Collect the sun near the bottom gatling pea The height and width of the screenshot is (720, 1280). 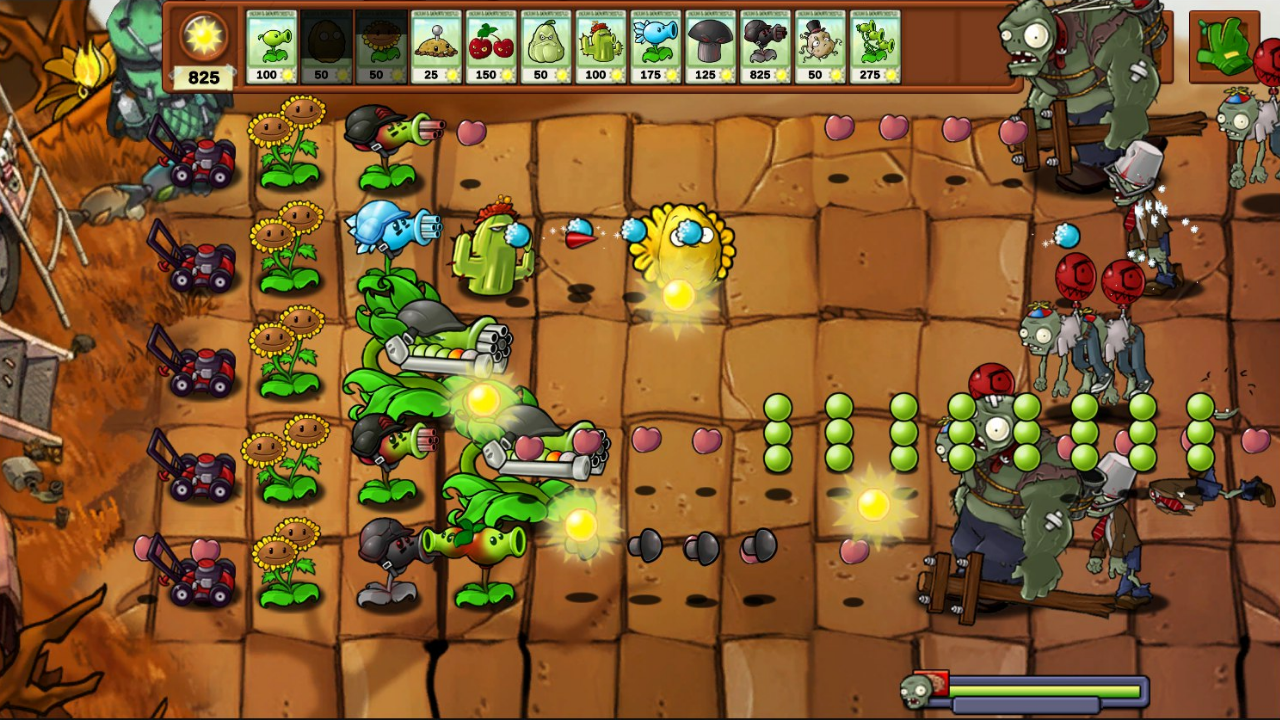(x=579, y=525)
